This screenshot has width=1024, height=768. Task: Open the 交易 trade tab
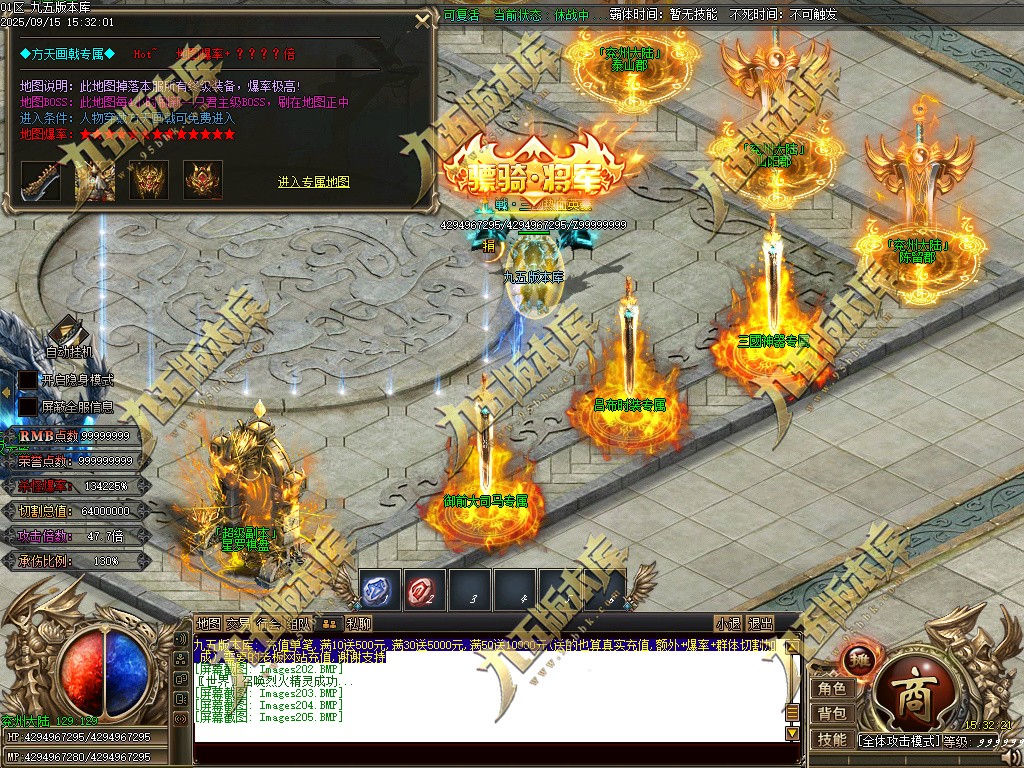click(238, 624)
